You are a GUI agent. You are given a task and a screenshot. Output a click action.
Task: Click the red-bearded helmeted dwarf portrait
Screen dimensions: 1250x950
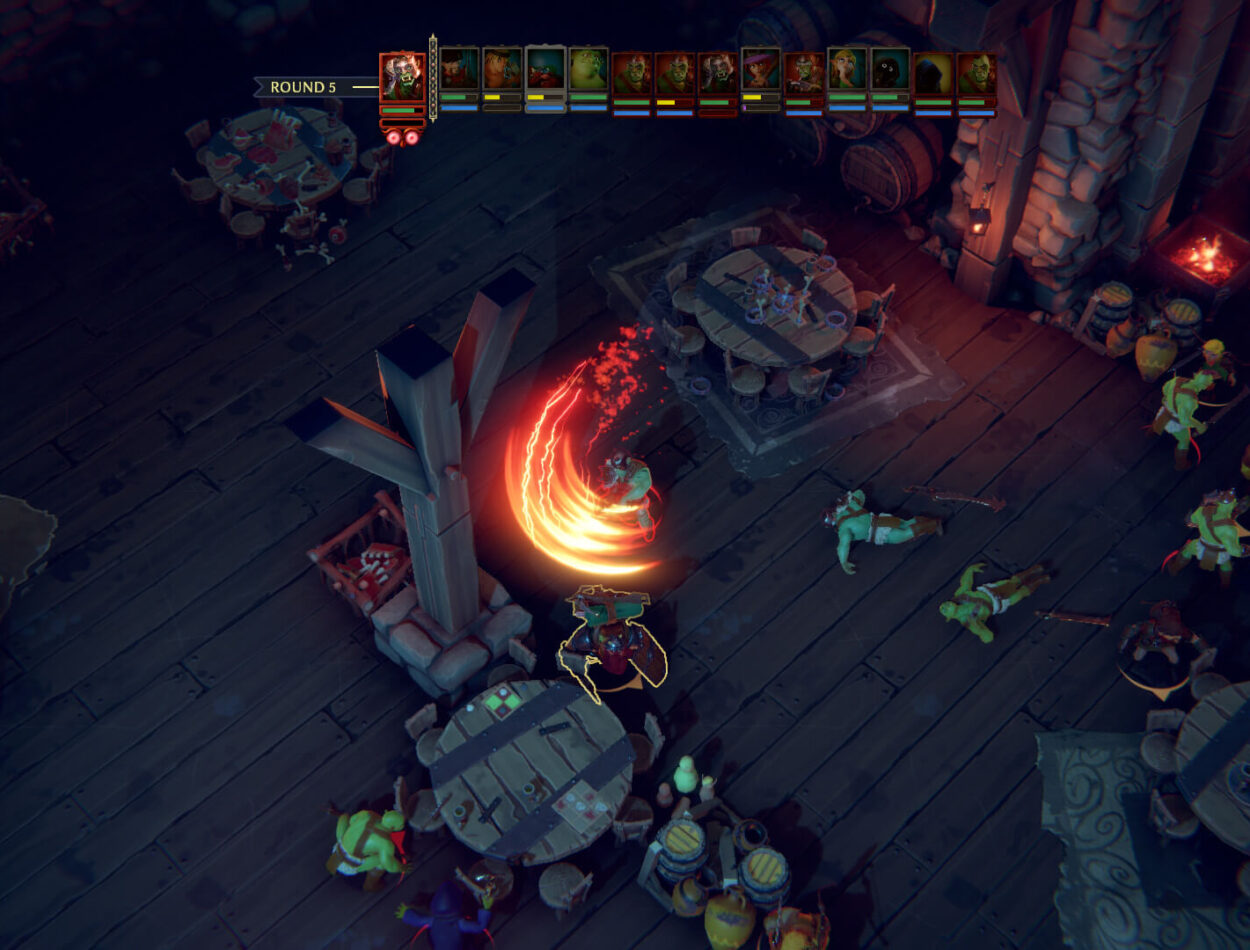pyautogui.click(x=546, y=70)
